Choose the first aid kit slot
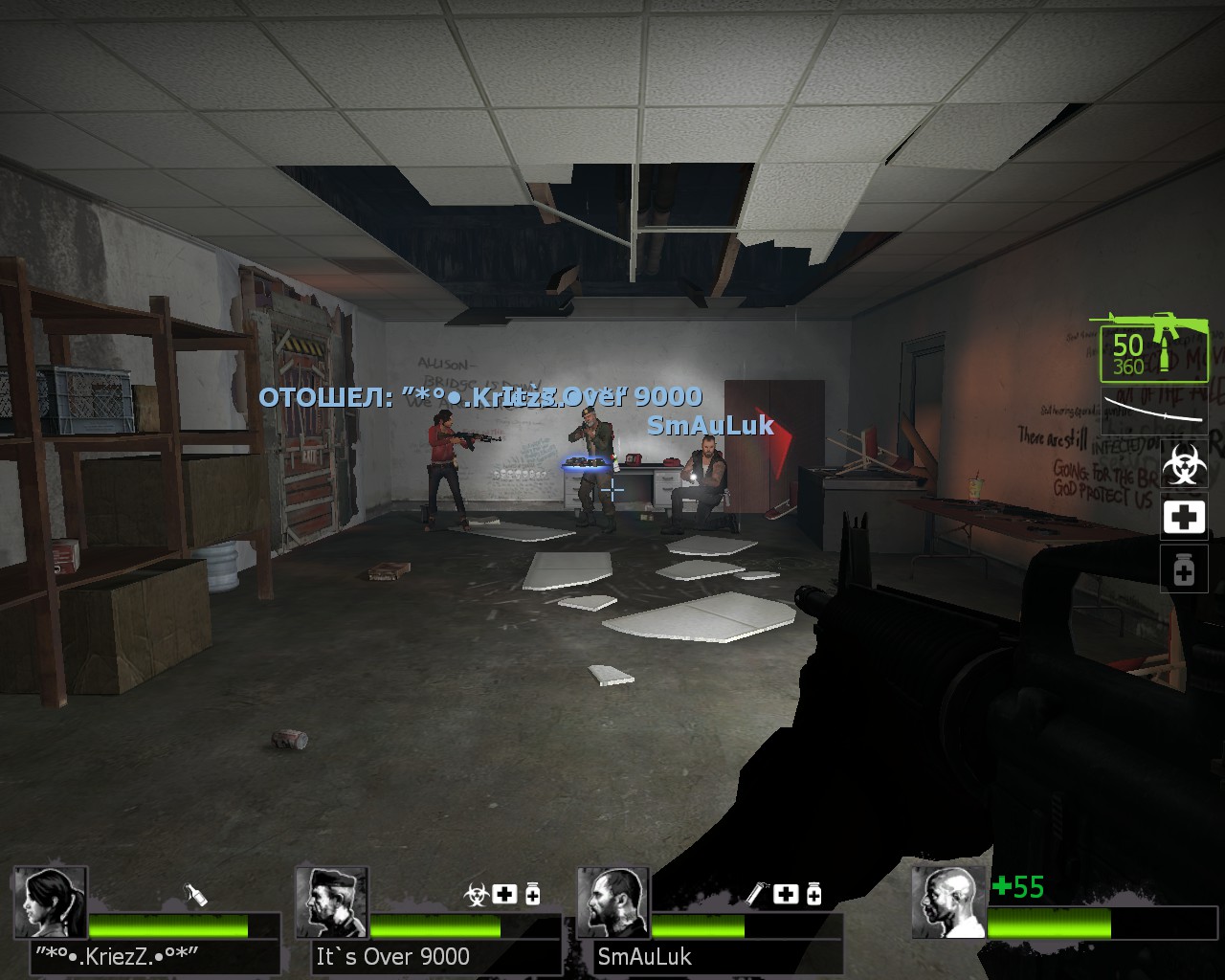 (1183, 518)
